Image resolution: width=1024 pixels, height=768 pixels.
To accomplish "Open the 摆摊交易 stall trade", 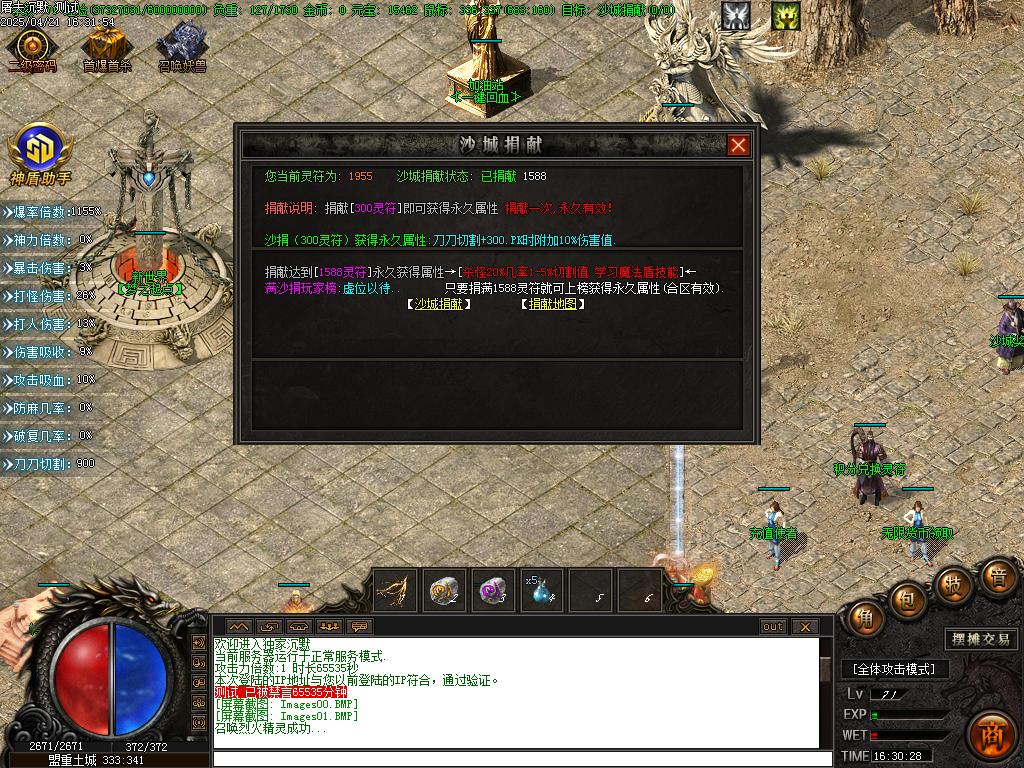I will click(980, 639).
